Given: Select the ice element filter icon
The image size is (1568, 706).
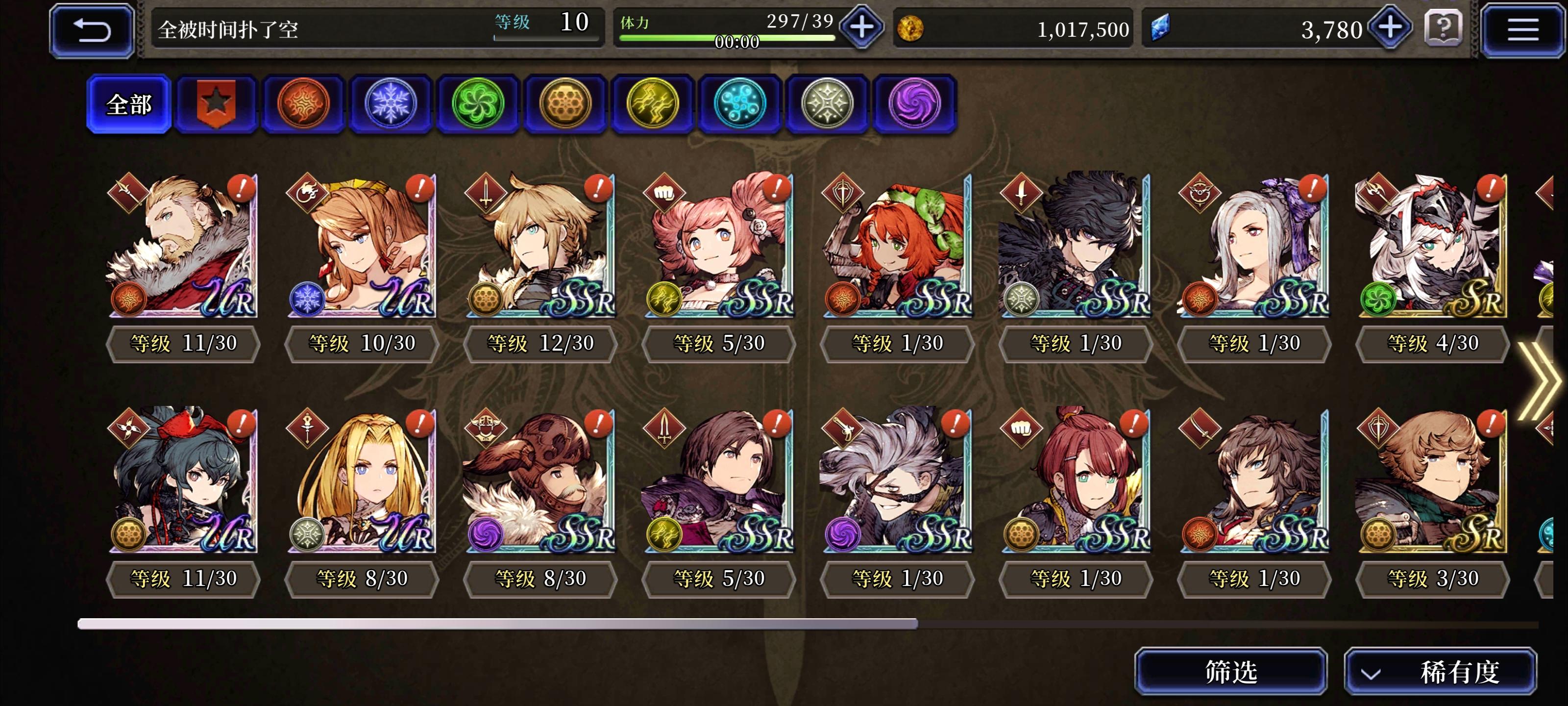Looking at the screenshot, I should [392, 103].
